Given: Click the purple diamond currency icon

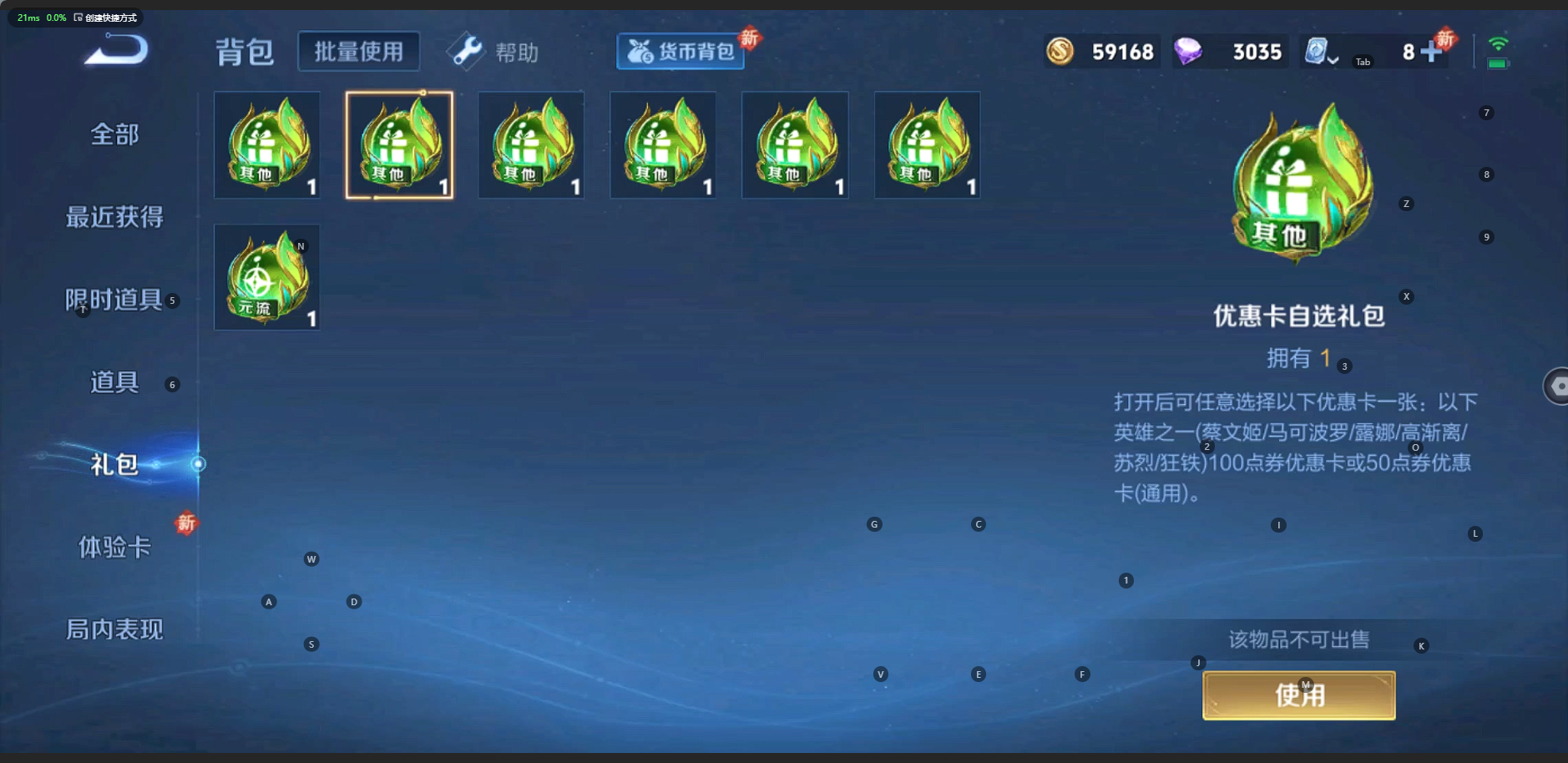Looking at the screenshot, I should click(1188, 52).
